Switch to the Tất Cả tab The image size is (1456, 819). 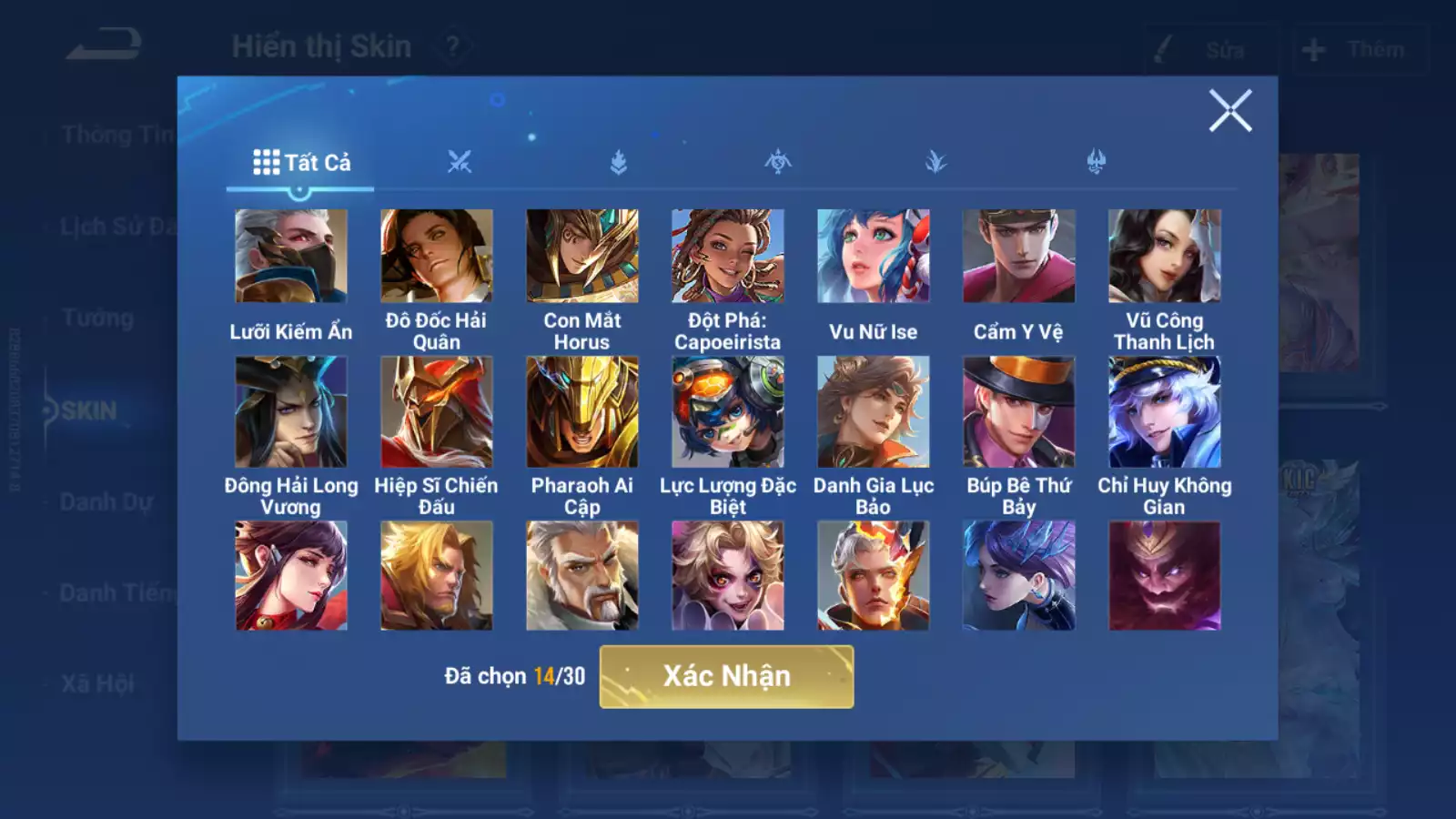tap(316, 163)
